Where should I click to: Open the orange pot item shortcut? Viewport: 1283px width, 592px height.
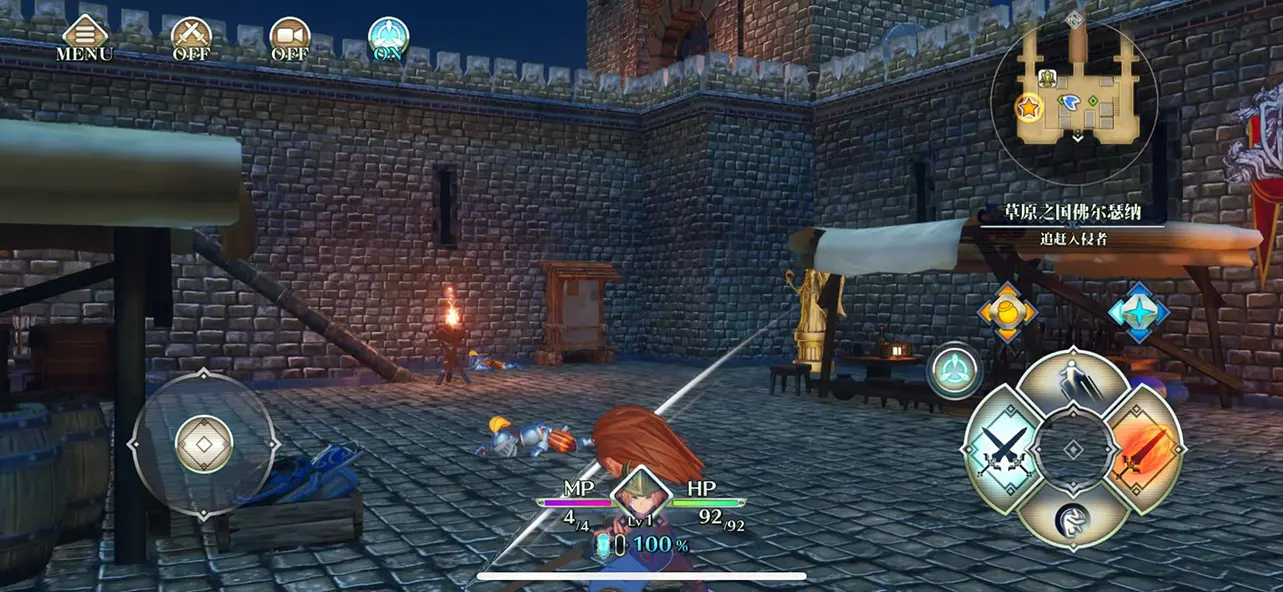coord(1006,313)
